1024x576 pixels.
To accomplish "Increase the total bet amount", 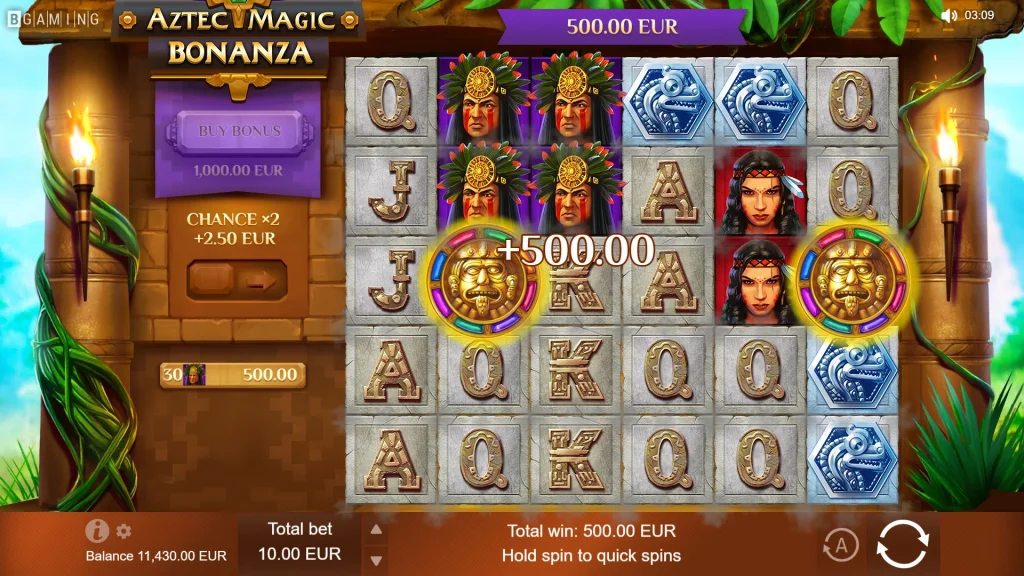I will [x=375, y=530].
